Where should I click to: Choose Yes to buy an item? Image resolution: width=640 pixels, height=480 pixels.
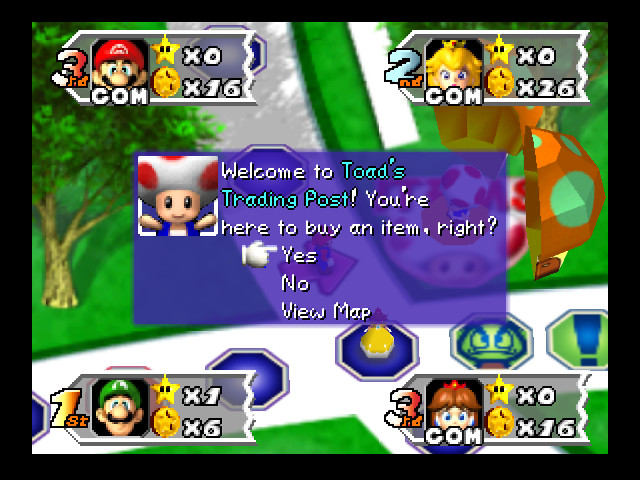[x=298, y=256]
